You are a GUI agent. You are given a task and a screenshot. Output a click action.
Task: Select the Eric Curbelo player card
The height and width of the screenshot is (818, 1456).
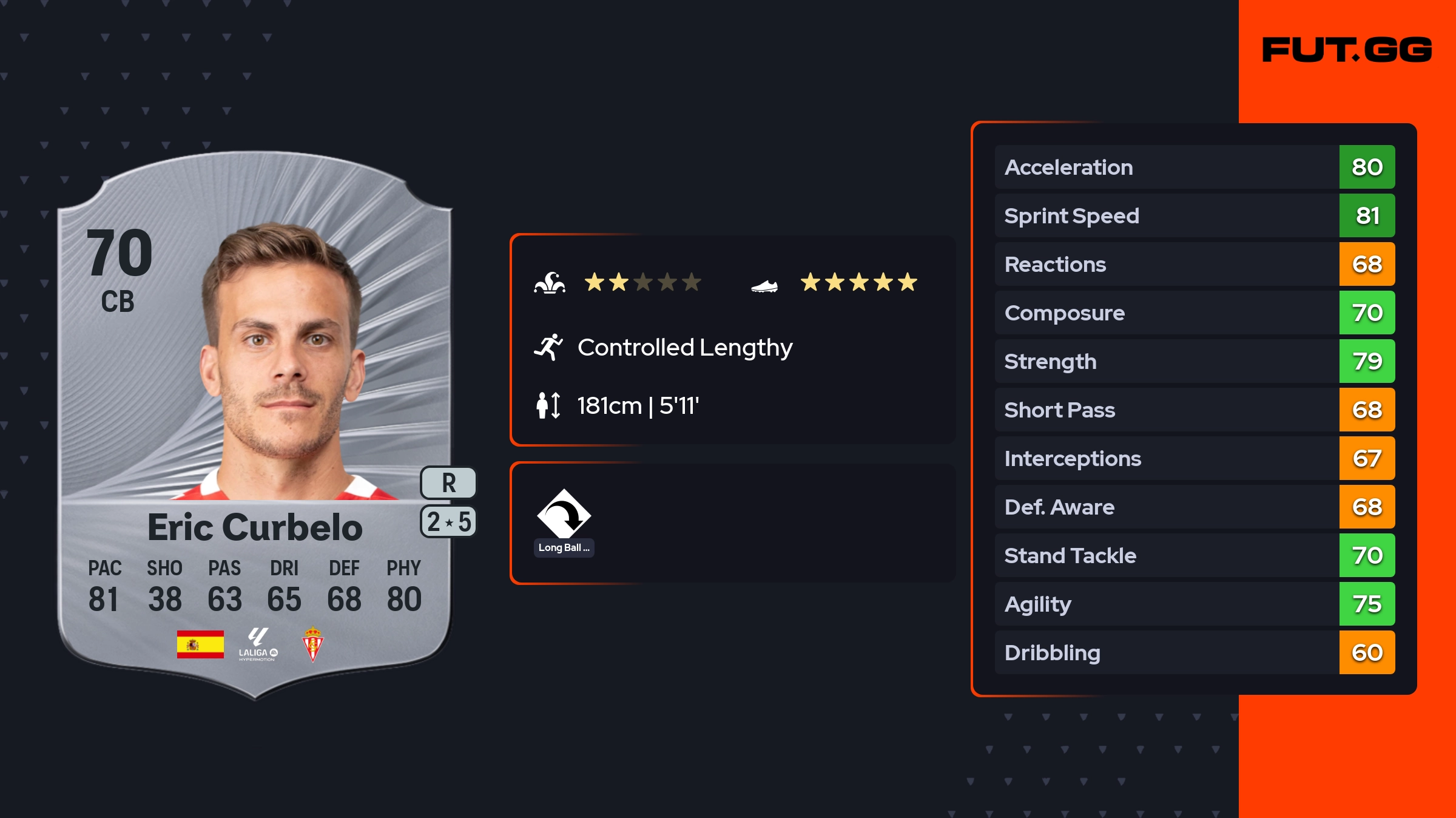255,425
